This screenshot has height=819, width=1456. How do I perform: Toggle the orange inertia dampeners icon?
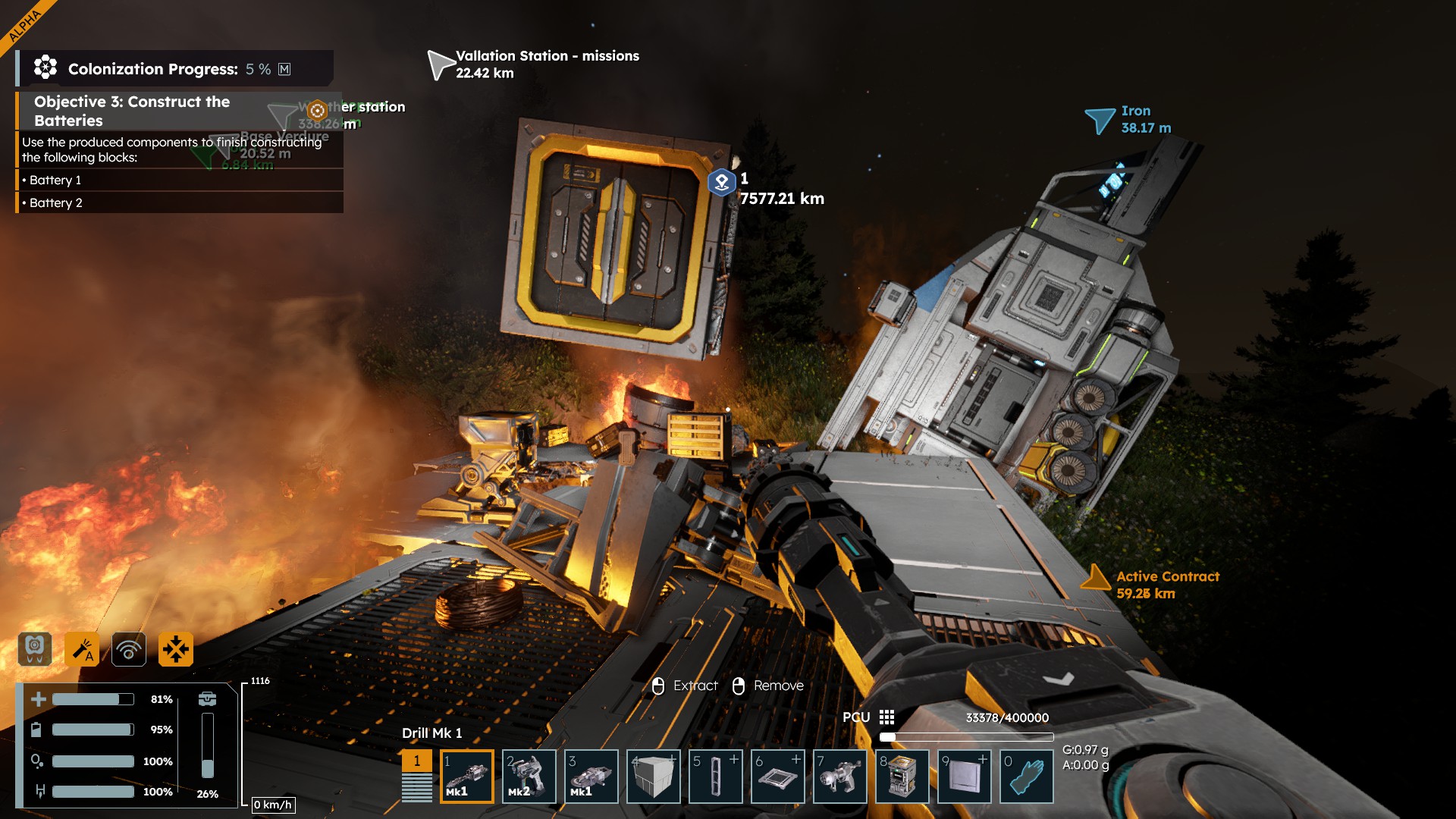pos(176,649)
